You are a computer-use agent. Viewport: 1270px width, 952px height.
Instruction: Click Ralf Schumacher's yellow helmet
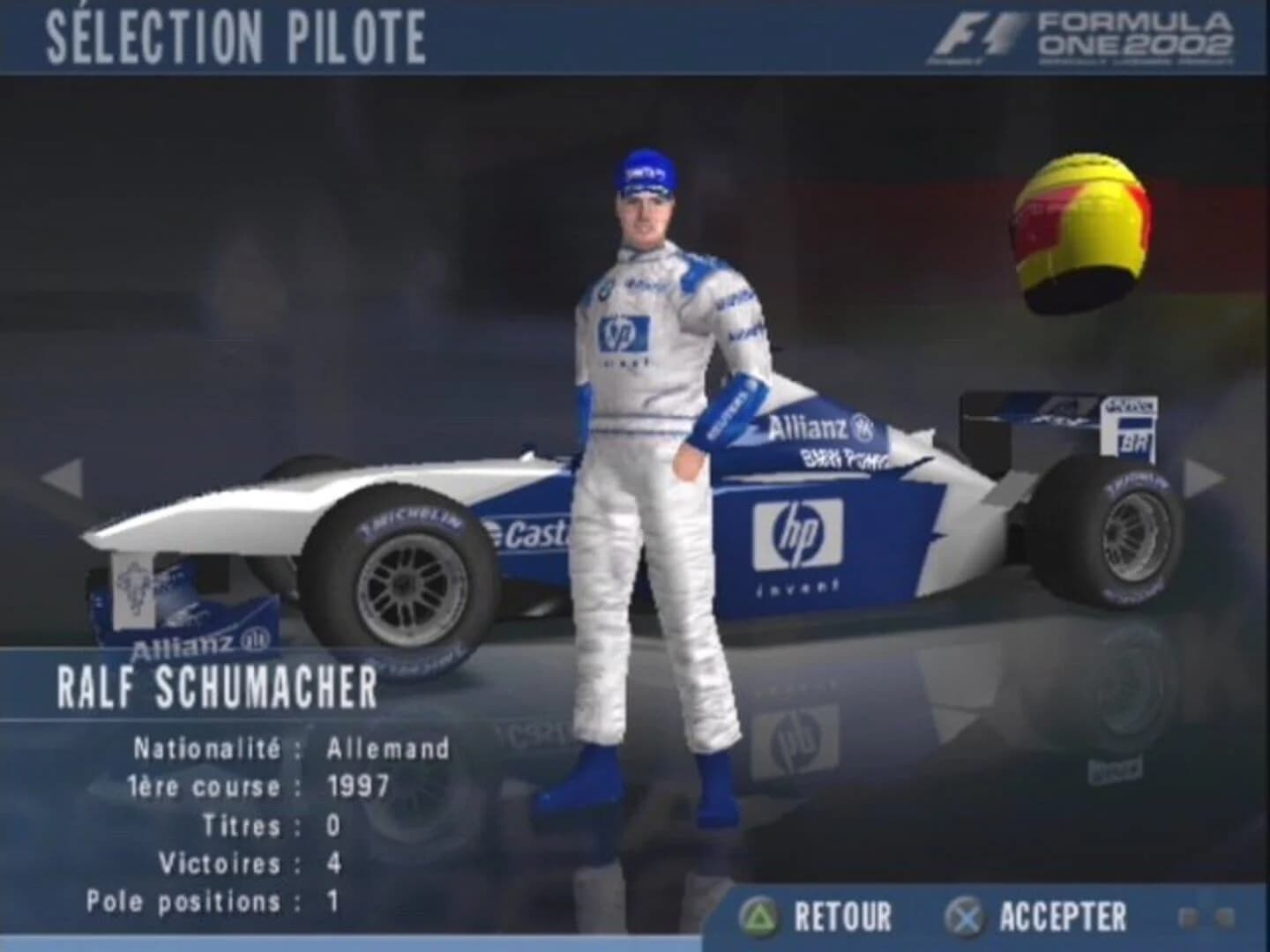pos(1083,225)
